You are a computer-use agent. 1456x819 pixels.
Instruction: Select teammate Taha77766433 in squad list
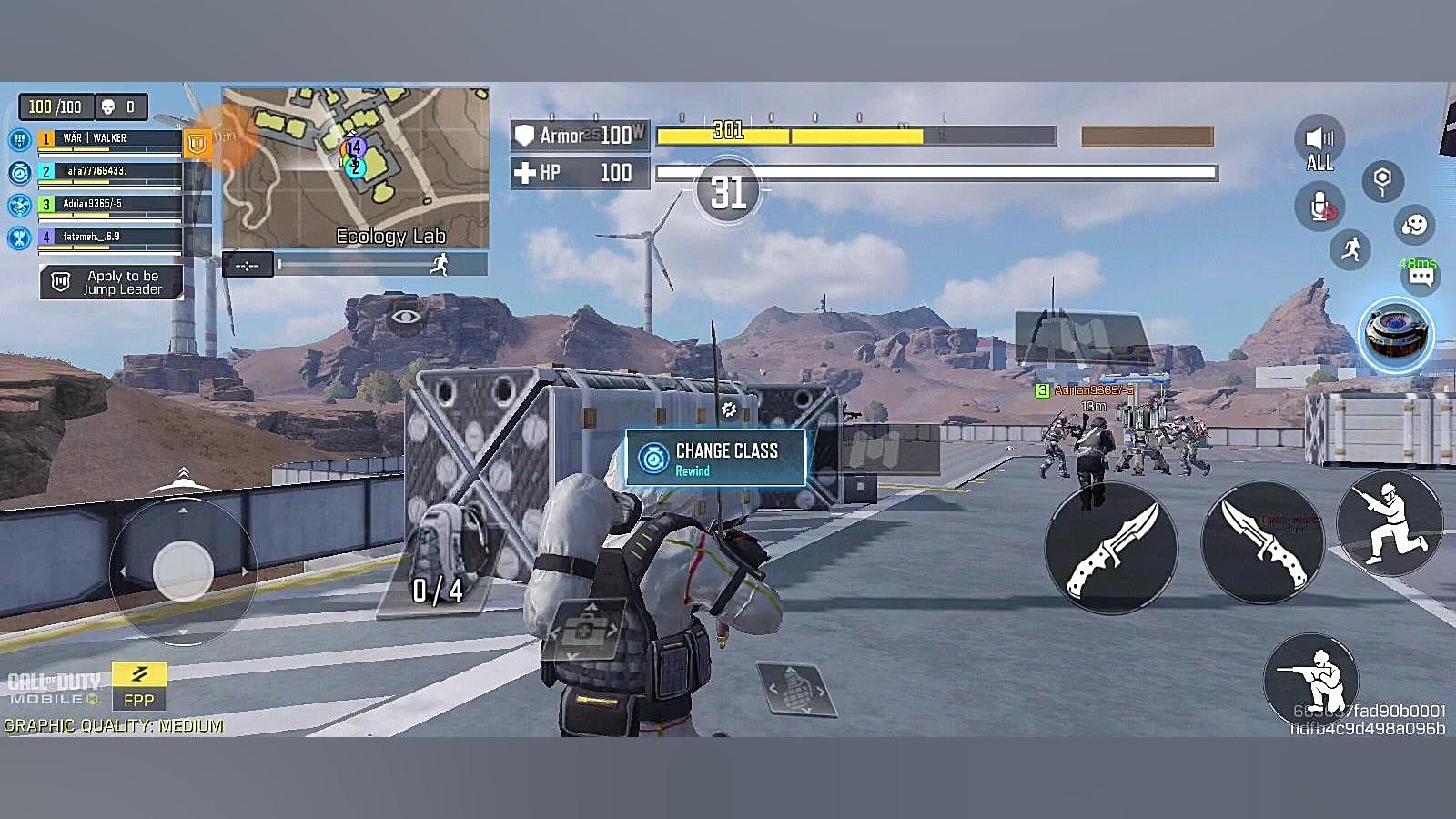pyautogui.click(x=109, y=171)
